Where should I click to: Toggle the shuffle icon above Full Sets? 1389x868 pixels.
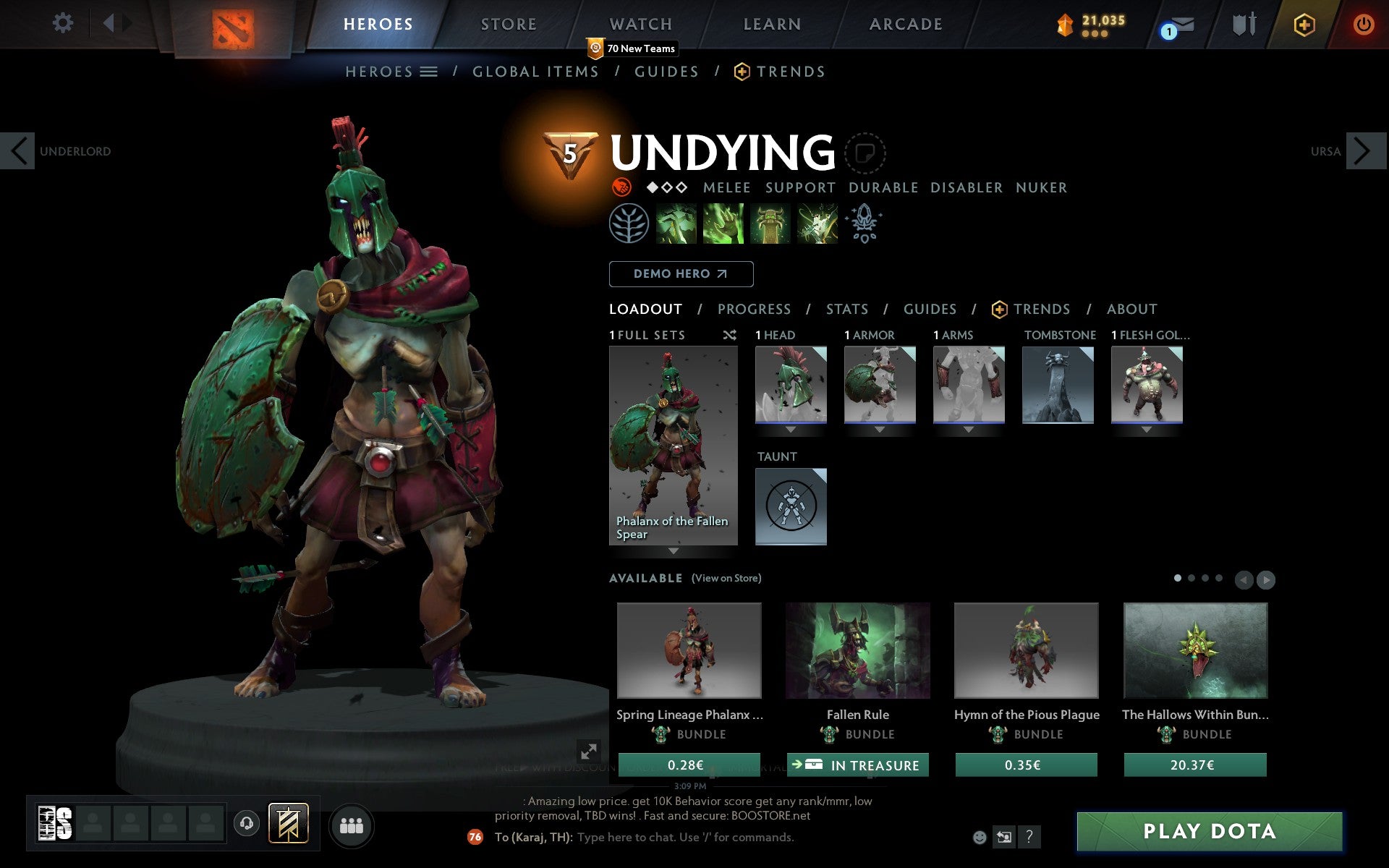[x=729, y=335]
